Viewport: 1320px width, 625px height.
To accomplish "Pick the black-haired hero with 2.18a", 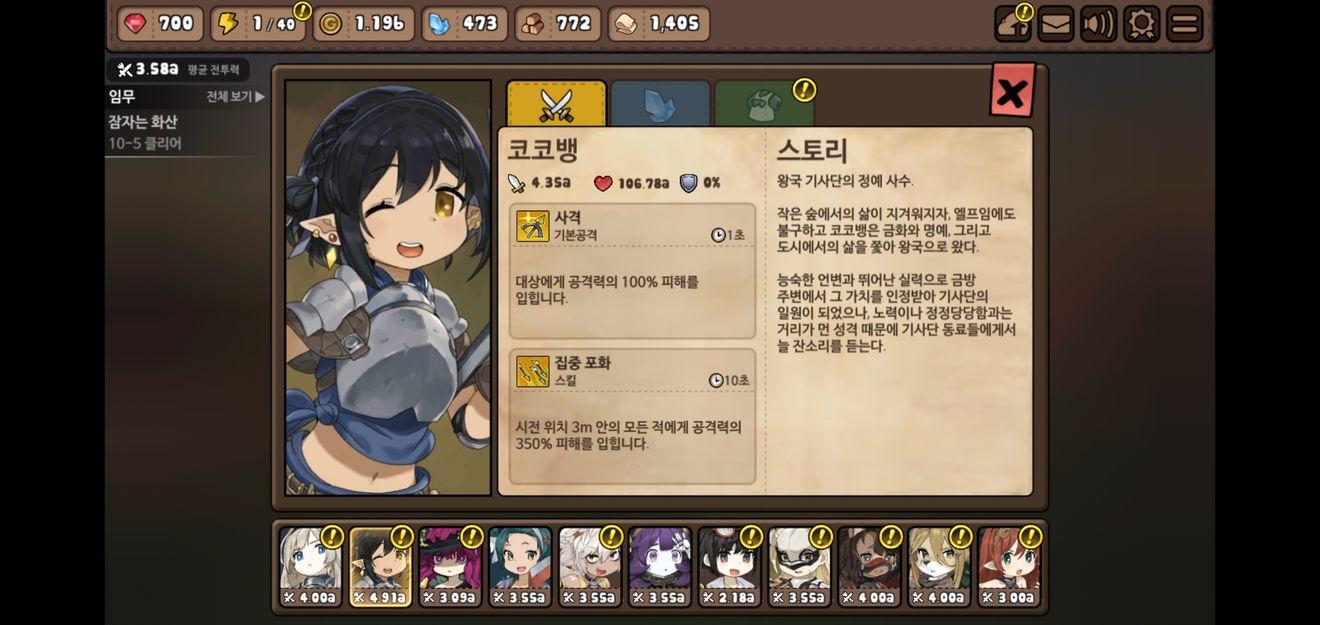I will pyautogui.click(x=729, y=566).
